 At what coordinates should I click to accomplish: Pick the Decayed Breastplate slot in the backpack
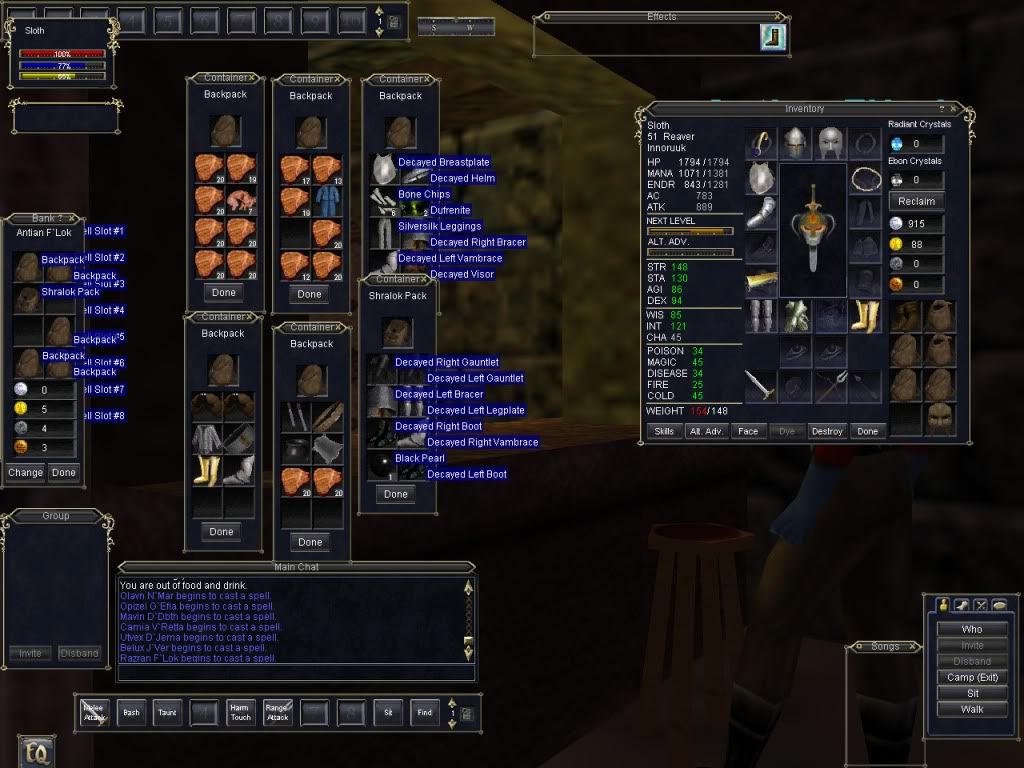(x=385, y=168)
